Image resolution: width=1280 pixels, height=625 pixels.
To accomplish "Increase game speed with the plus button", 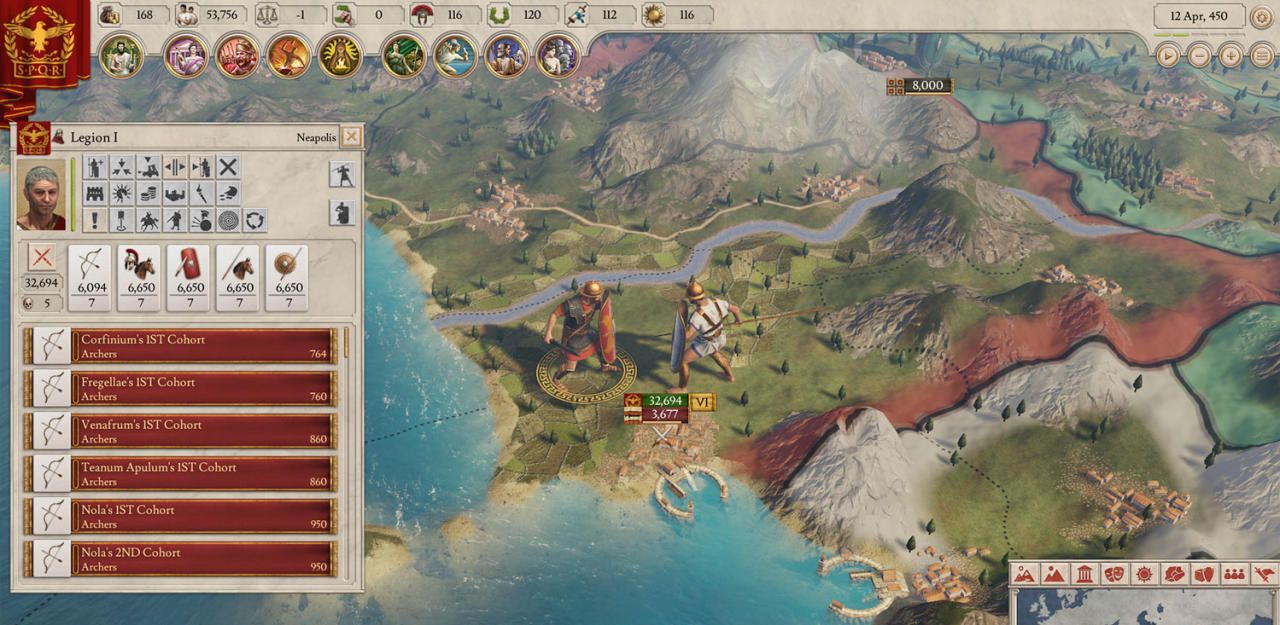I will click(x=1231, y=56).
